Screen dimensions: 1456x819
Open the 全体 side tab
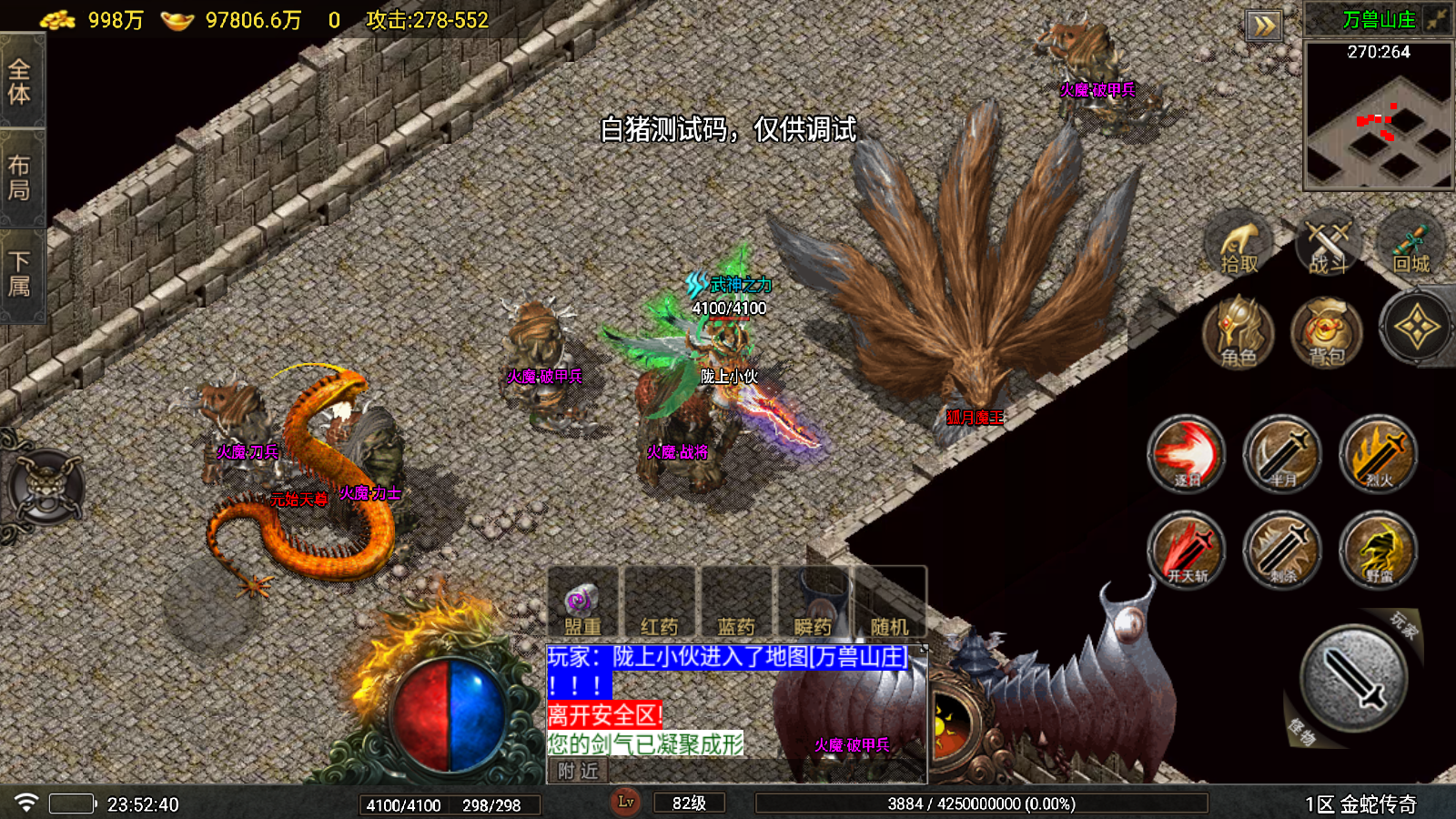pos(20,81)
